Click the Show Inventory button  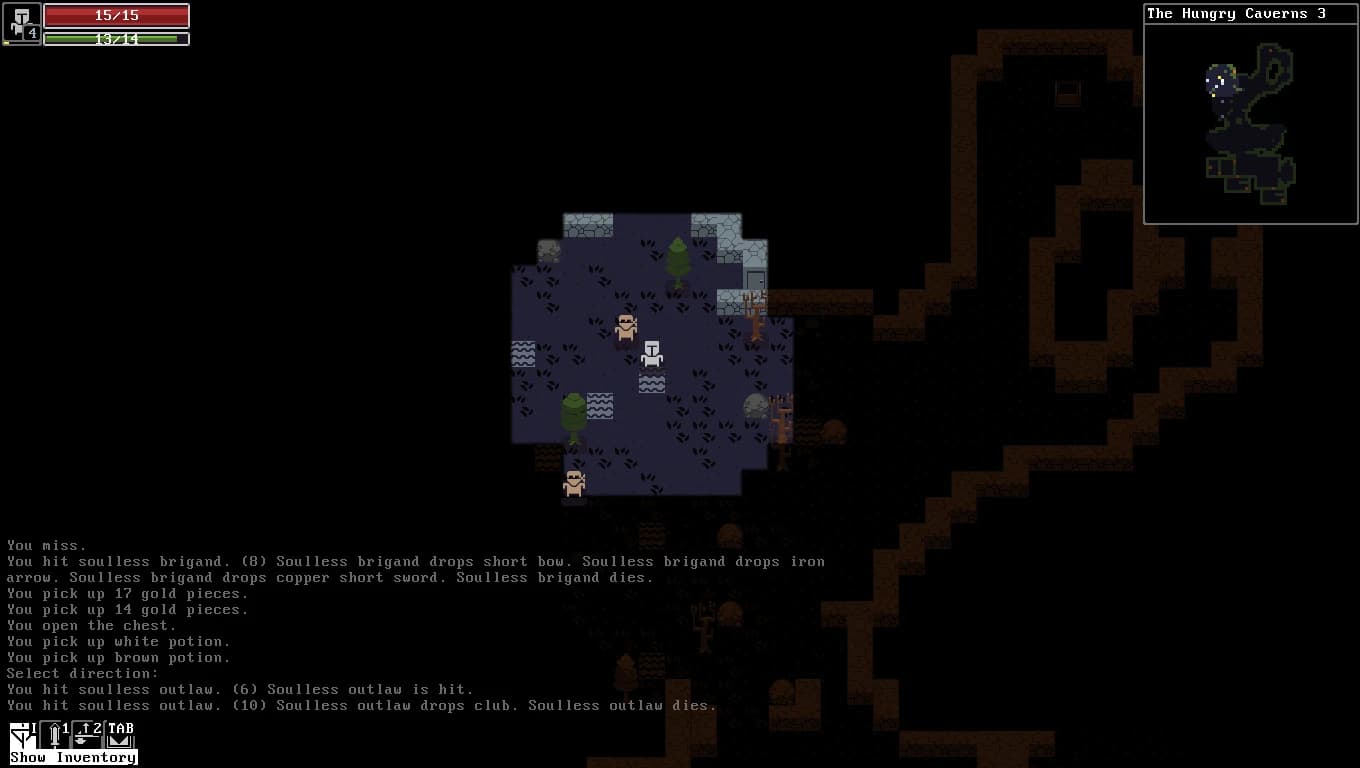(x=72, y=758)
